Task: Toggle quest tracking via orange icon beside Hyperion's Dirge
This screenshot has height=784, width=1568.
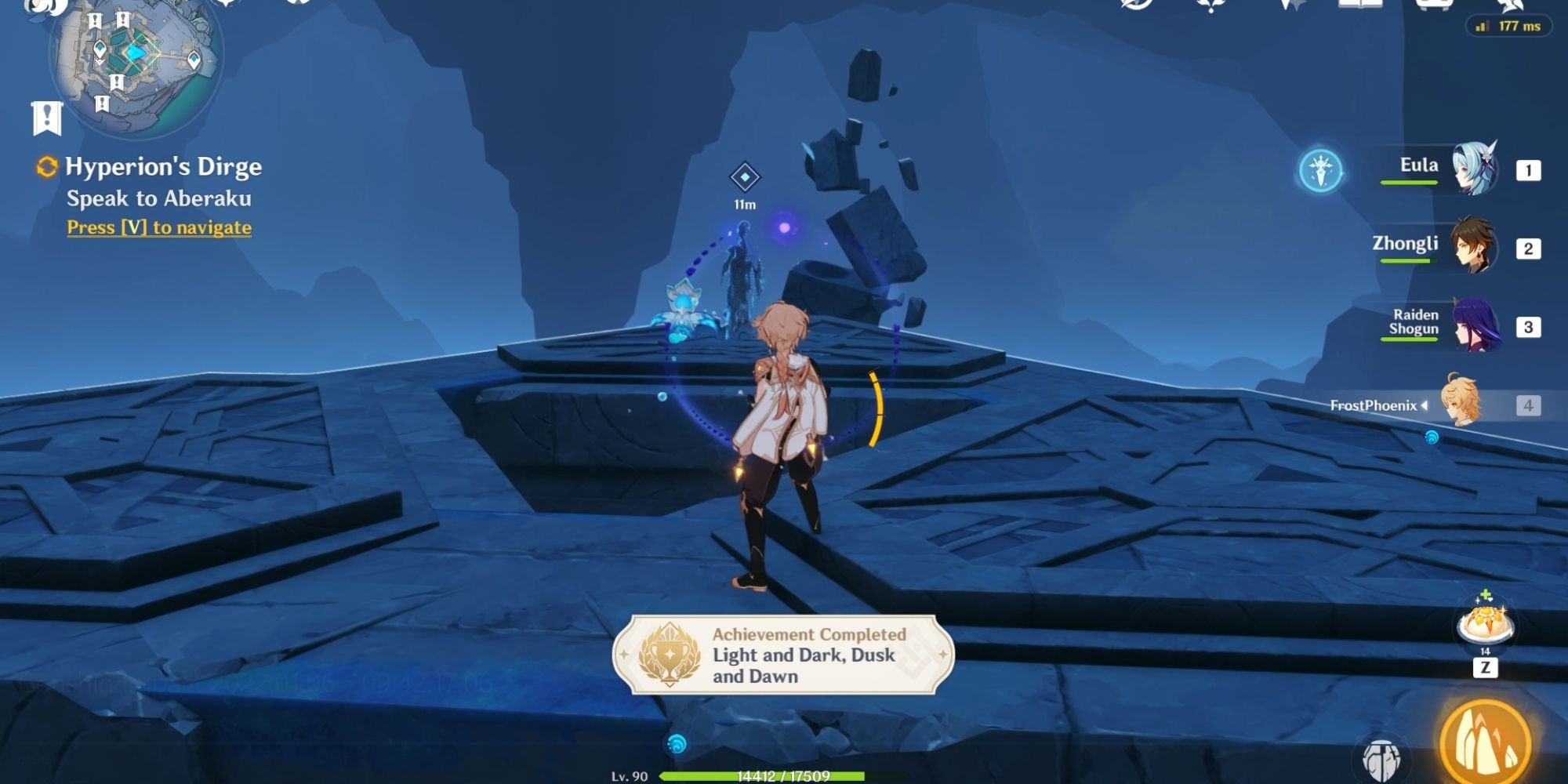Action: 47,166
